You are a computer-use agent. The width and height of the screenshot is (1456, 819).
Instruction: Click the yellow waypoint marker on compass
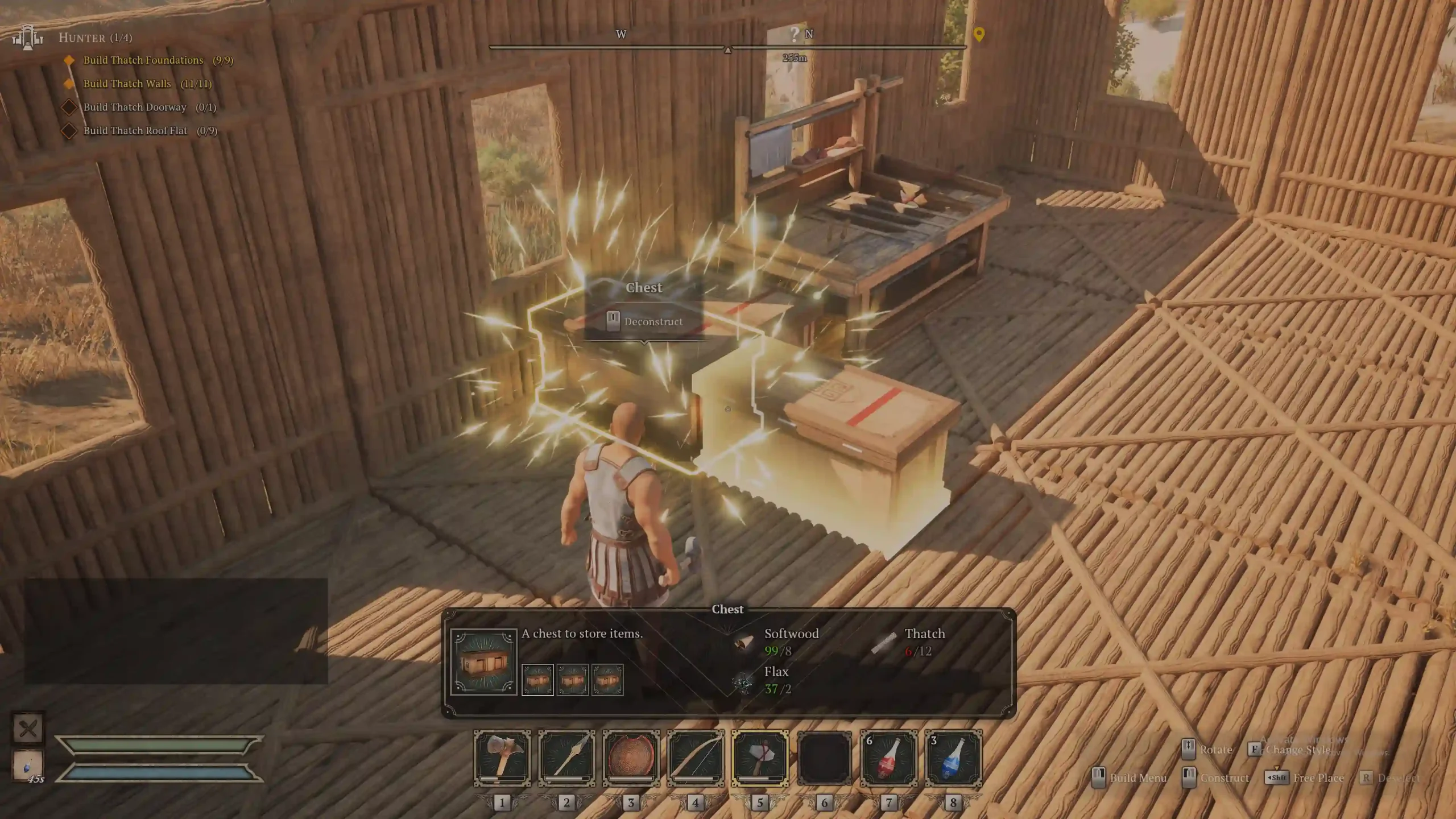point(979,34)
